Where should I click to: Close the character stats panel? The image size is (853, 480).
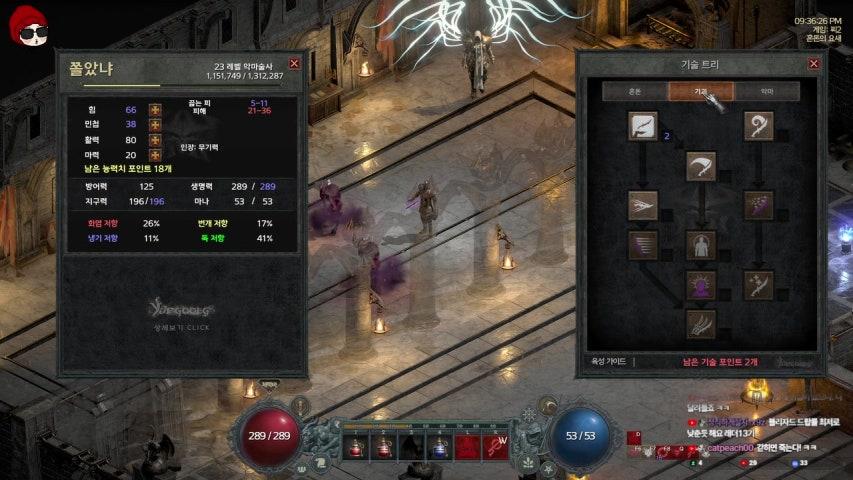(294, 62)
